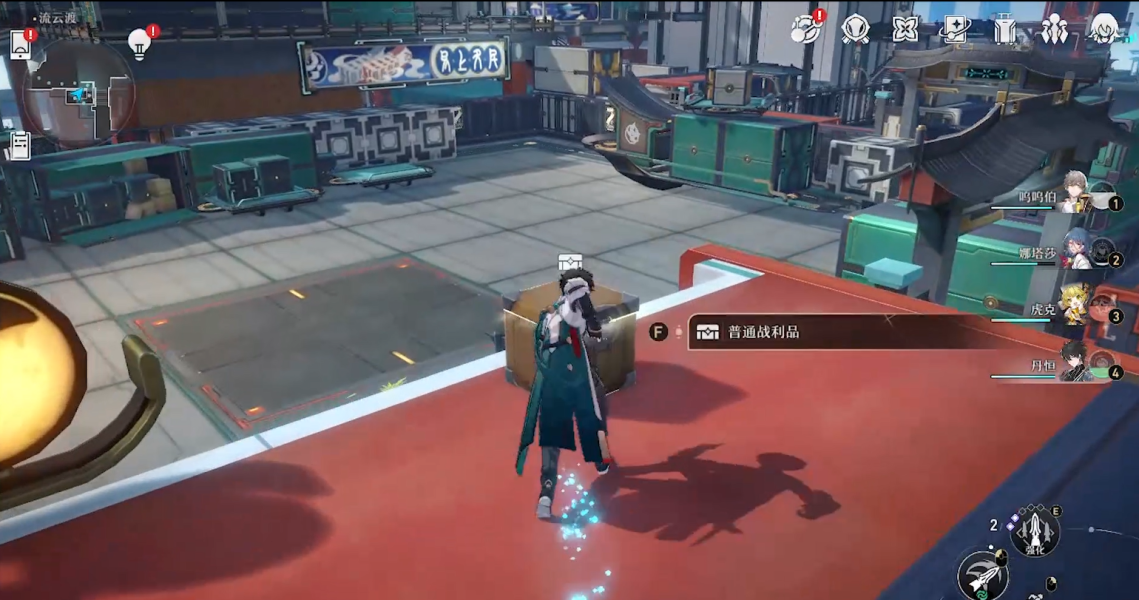
Task: Open the clipboard mission log icon
Action: (x=19, y=145)
